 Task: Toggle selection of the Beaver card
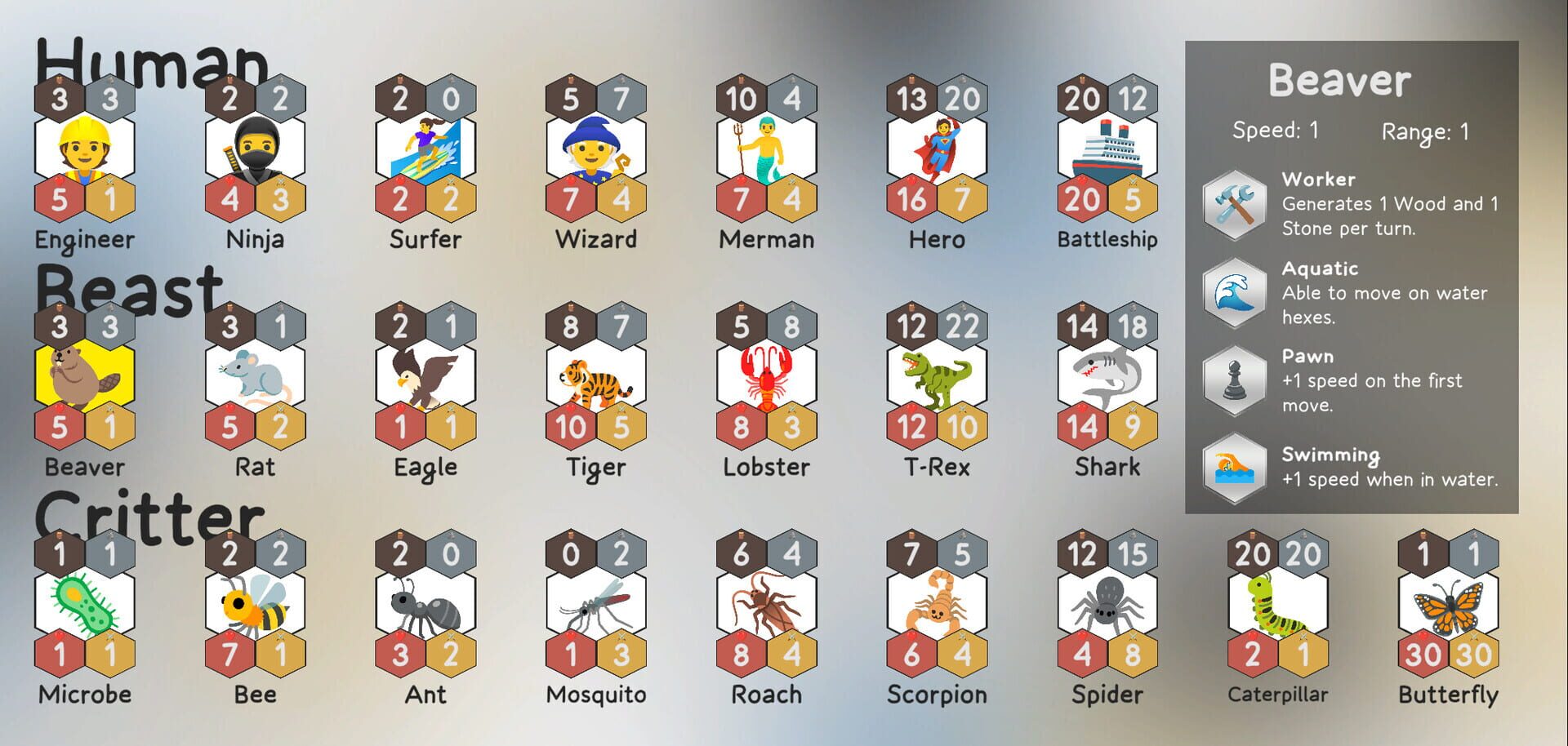pyautogui.click(x=85, y=377)
